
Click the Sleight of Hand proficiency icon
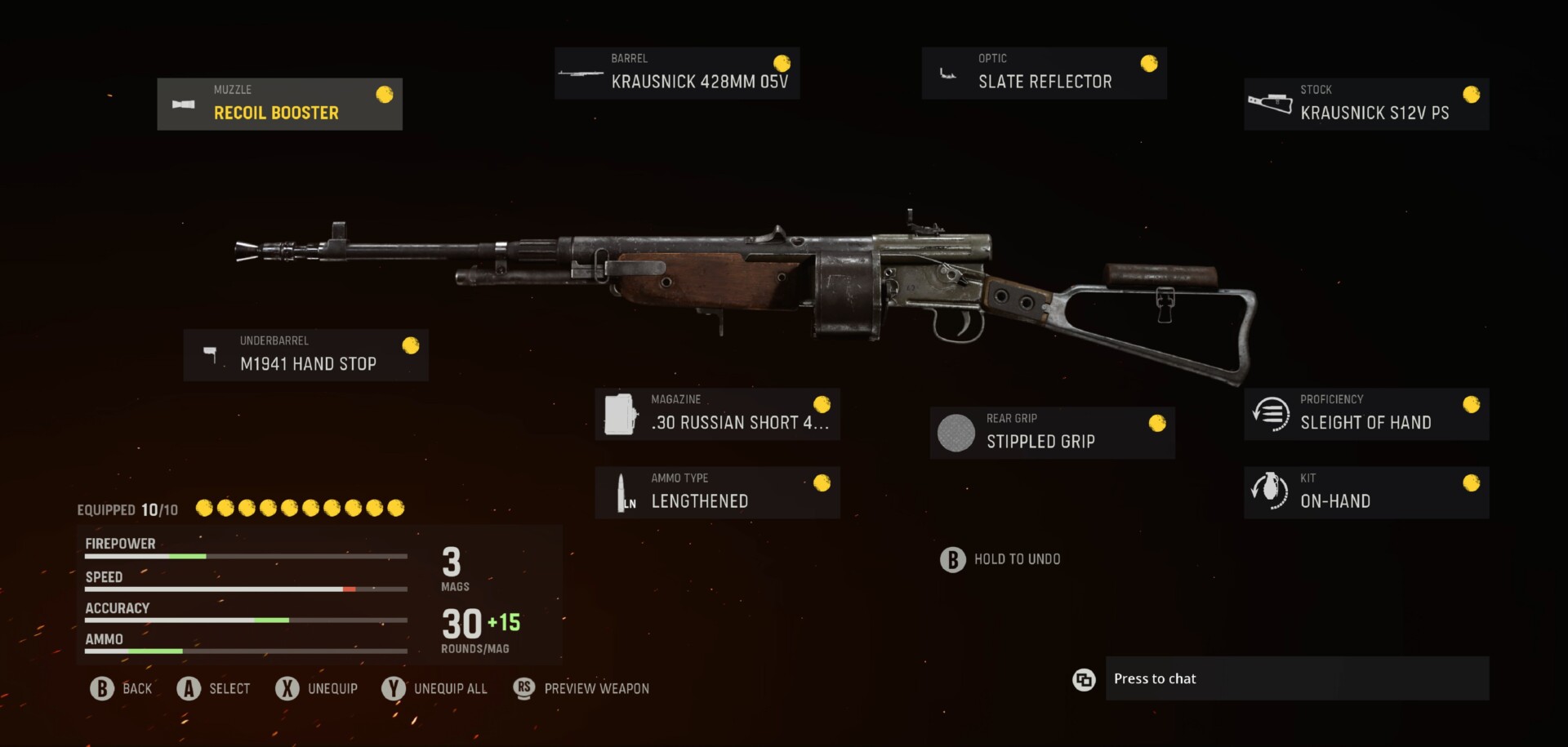1268,414
